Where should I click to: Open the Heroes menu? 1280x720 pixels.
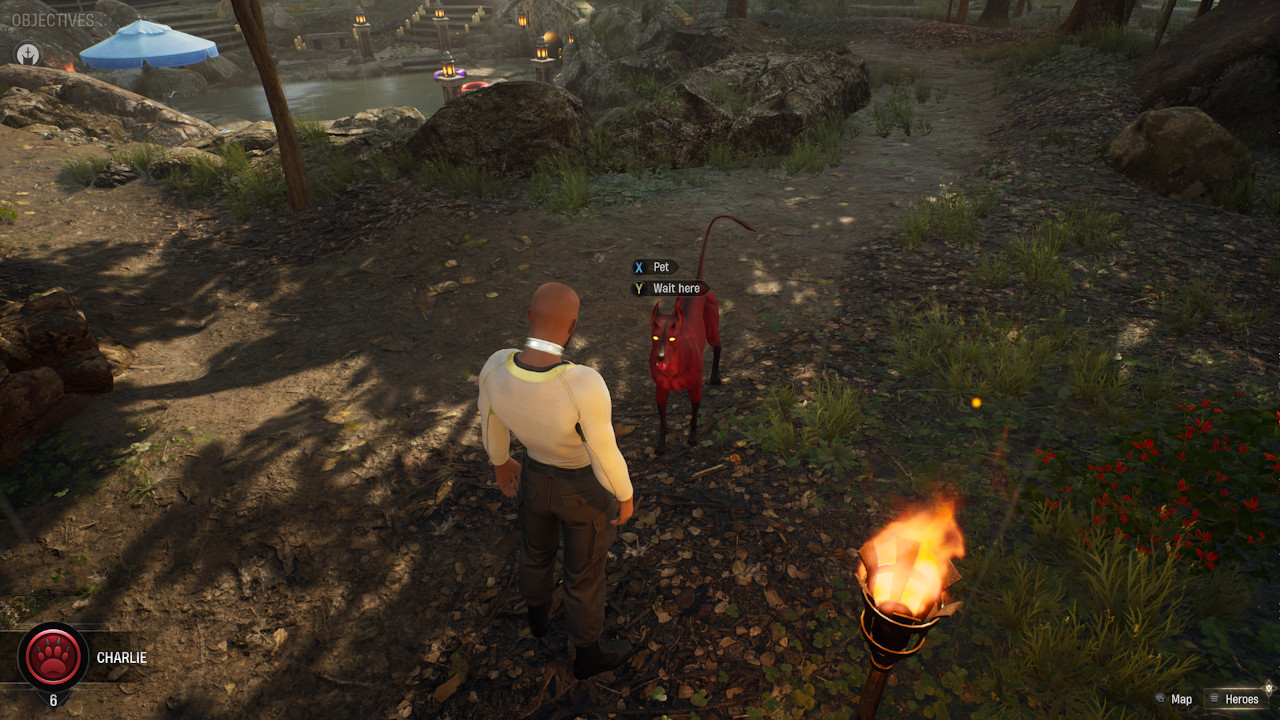(1233, 699)
